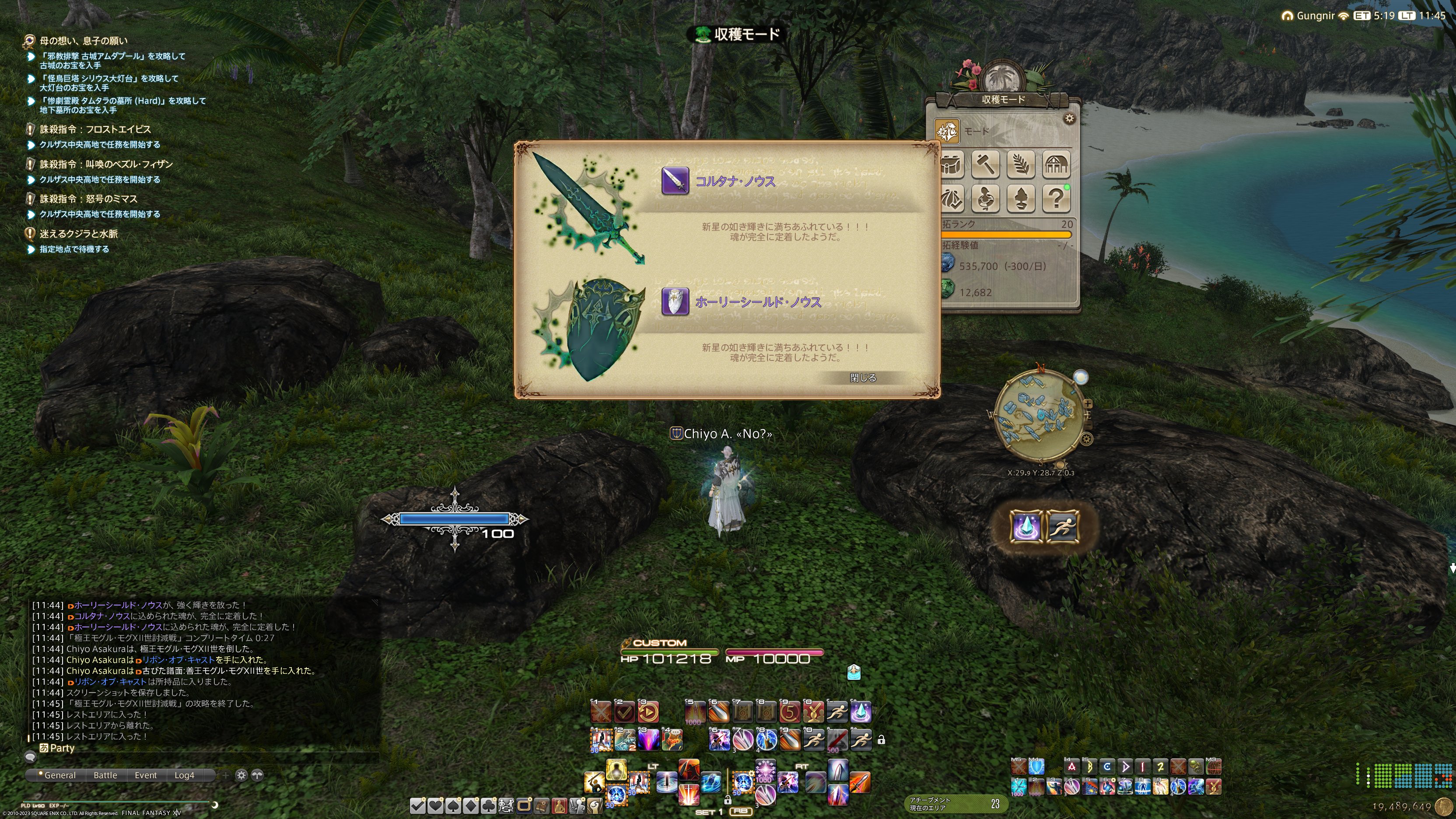Switch to the Battle chat tab
Viewport: 1456px width, 819px height.
(x=105, y=776)
